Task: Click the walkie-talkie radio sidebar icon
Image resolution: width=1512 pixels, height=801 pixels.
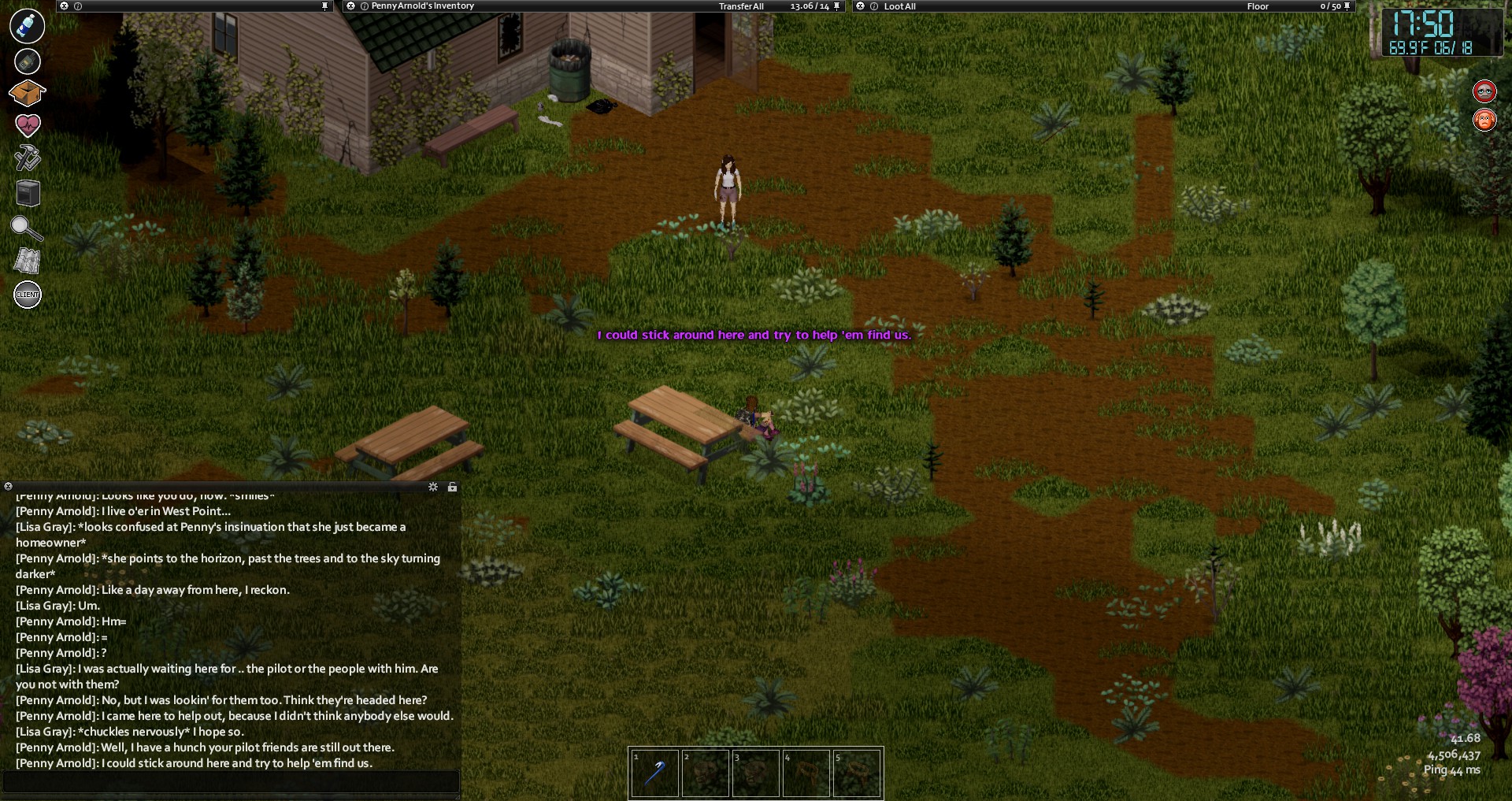Action: coord(28,61)
